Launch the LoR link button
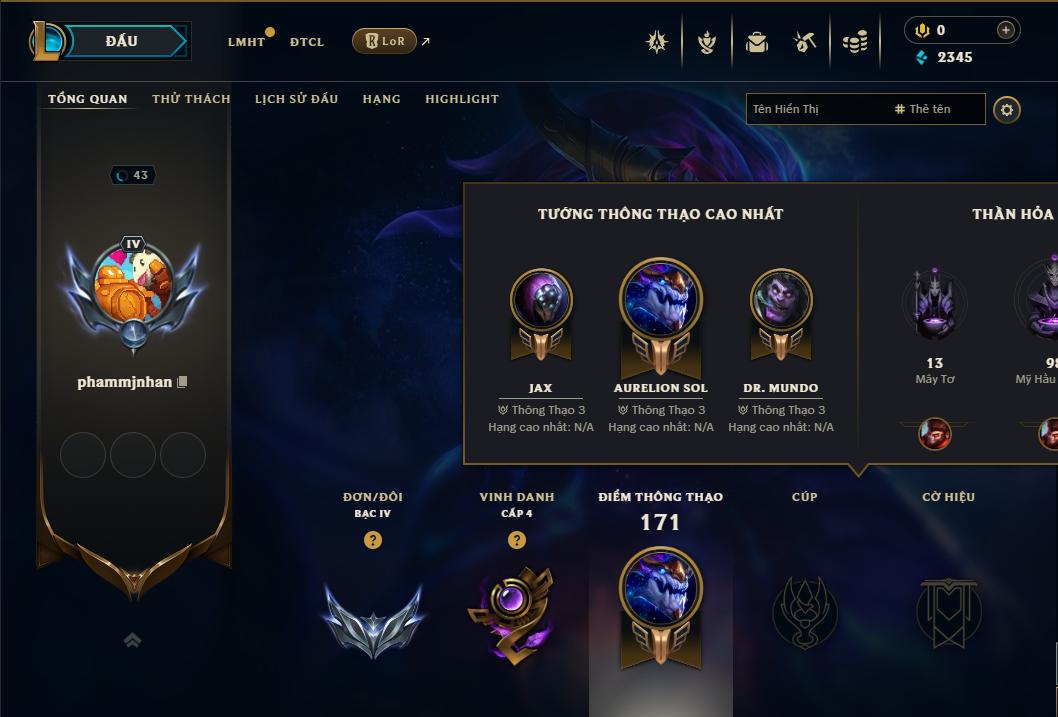This screenshot has height=717, width=1058. [x=384, y=41]
